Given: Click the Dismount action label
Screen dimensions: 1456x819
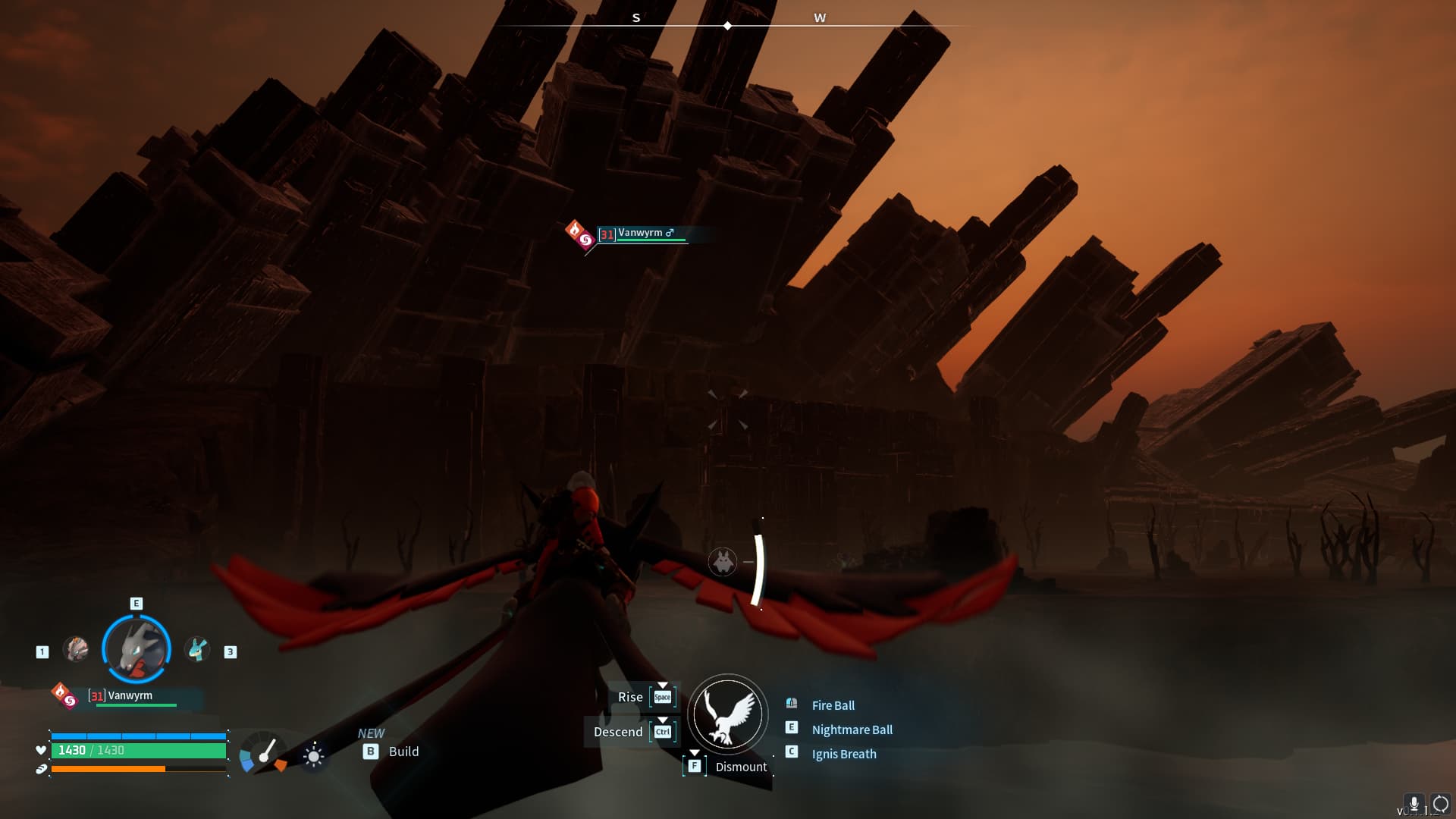Looking at the screenshot, I should (x=741, y=767).
